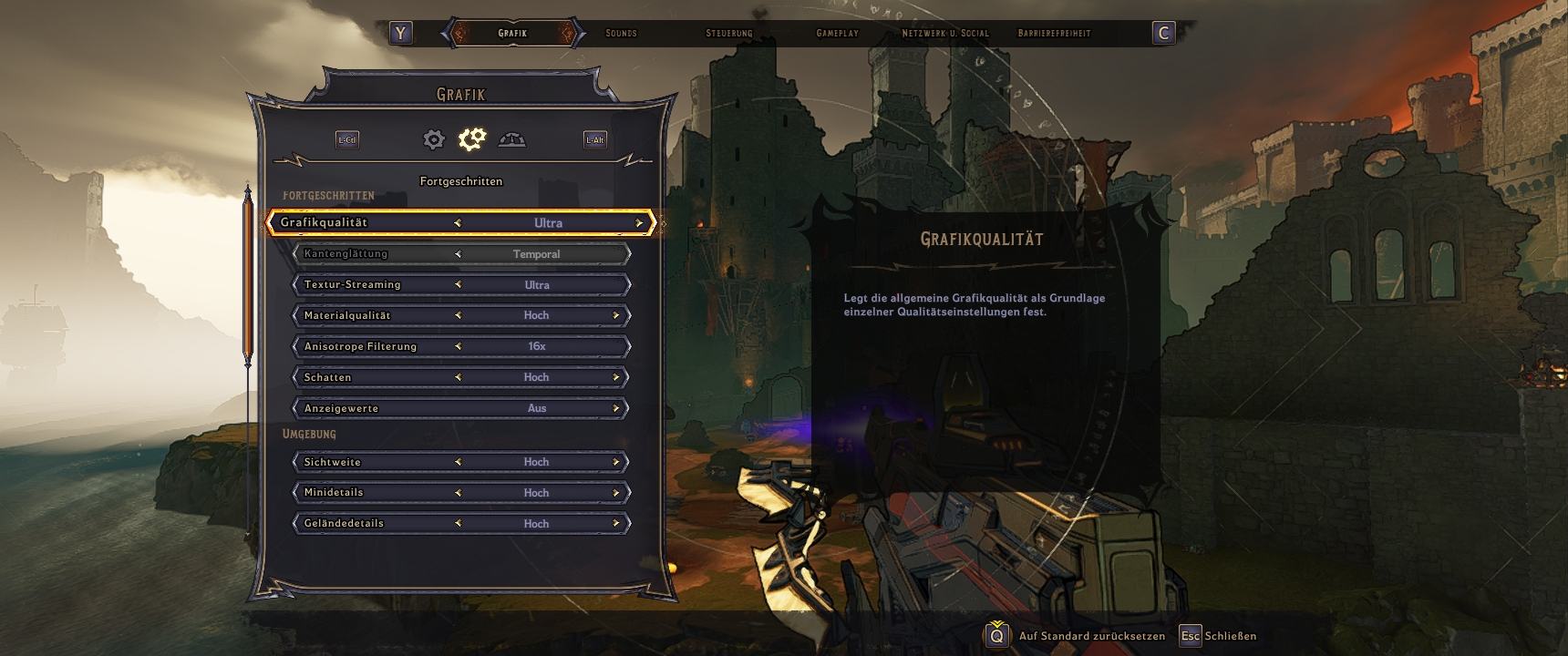The width and height of the screenshot is (1568, 656).
Task: Increase the Schatten setting with the right arrow
Action: click(x=616, y=378)
